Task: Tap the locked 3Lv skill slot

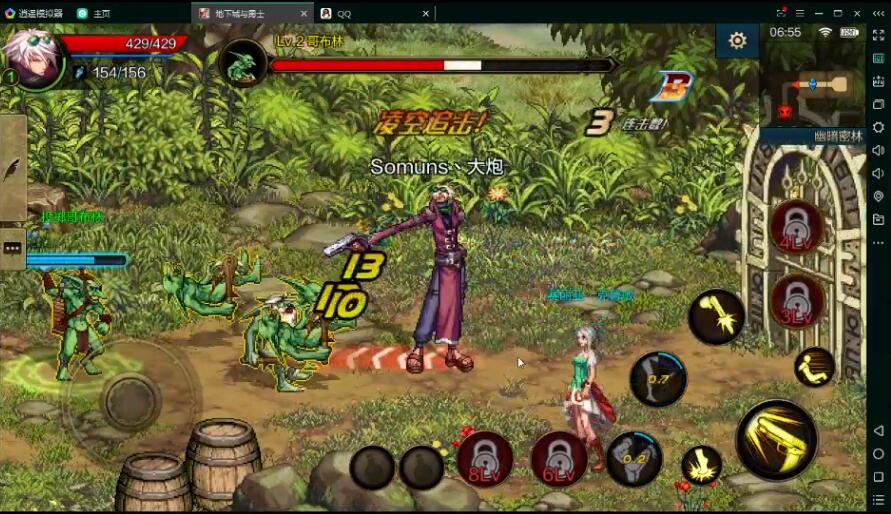Action: (x=797, y=299)
